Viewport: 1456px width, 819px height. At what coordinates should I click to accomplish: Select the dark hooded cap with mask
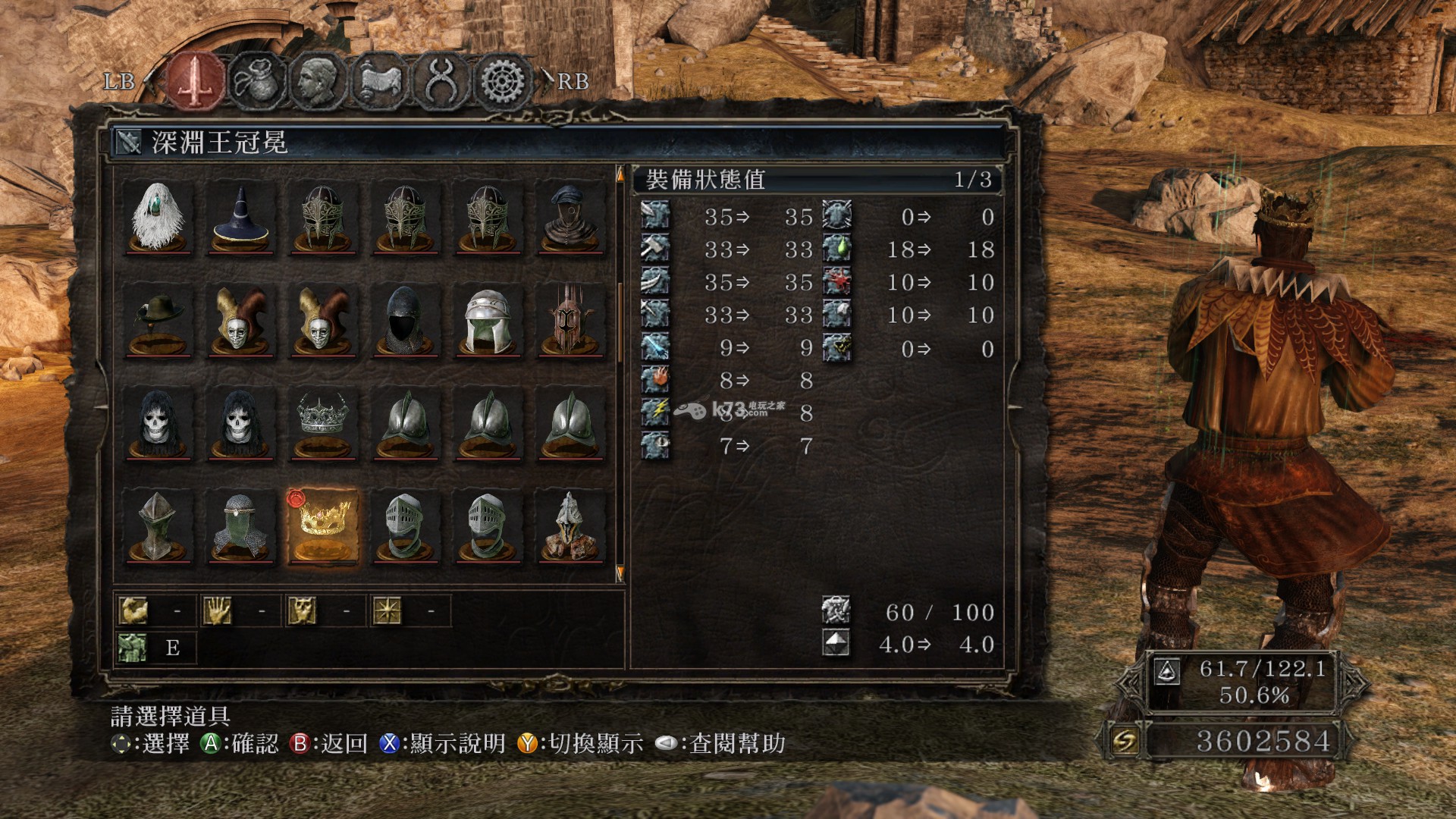(x=571, y=217)
